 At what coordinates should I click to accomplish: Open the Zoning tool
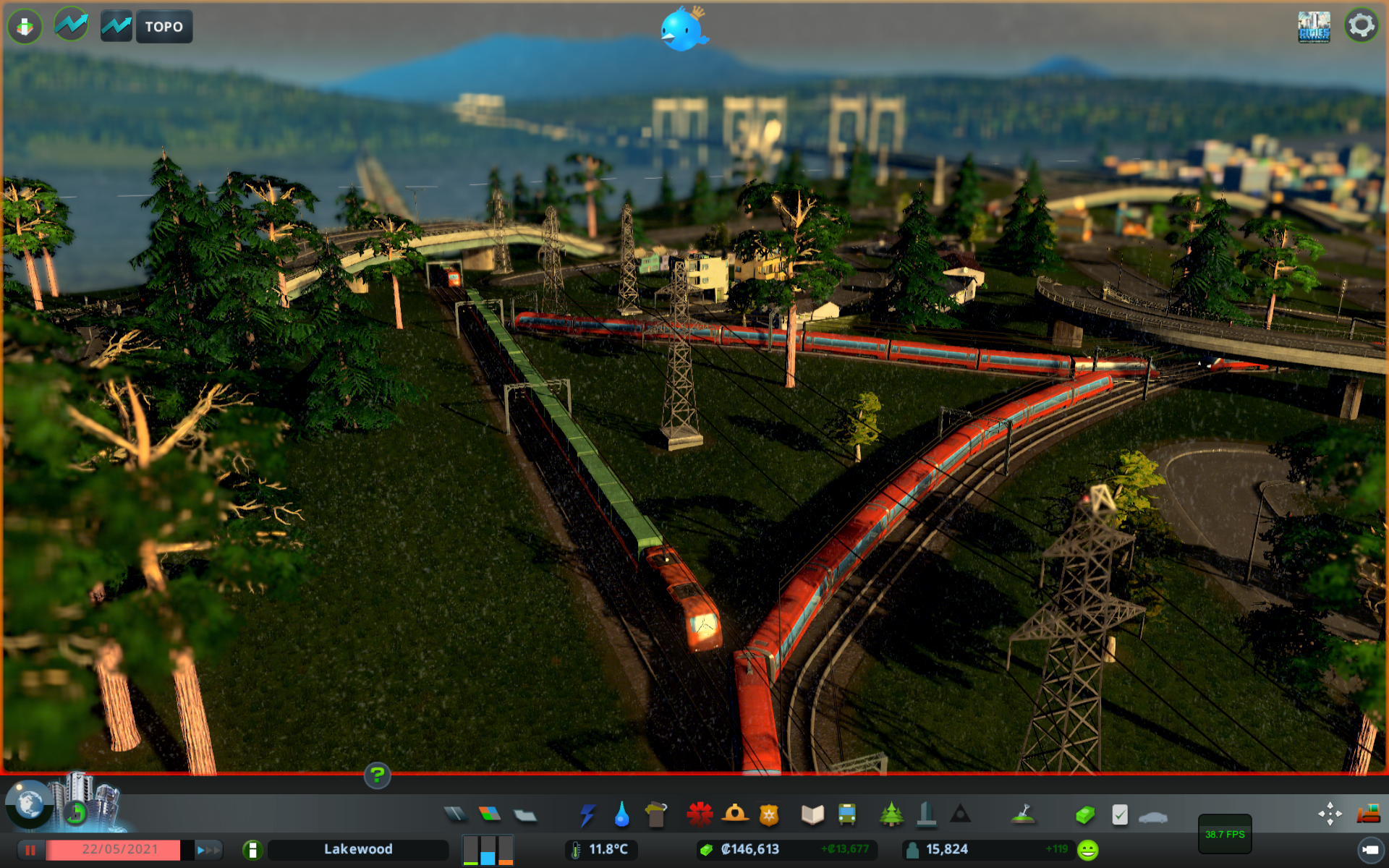(490, 814)
